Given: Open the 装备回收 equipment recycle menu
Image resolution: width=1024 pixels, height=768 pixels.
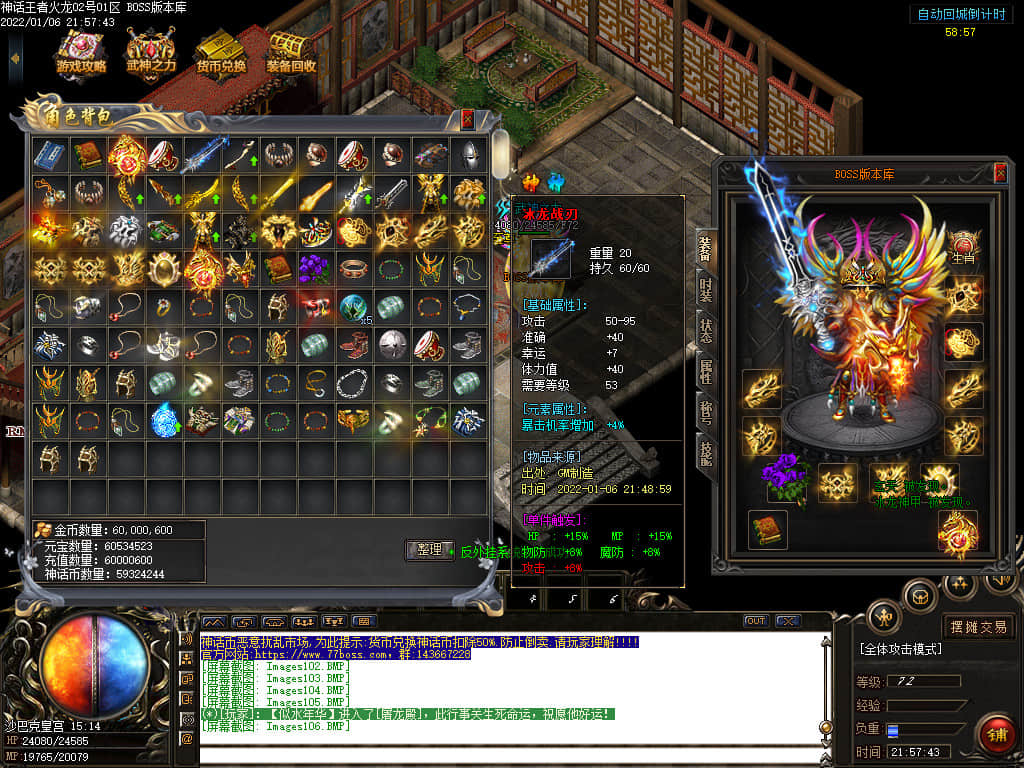Looking at the screenshot, I should point(291,52).
